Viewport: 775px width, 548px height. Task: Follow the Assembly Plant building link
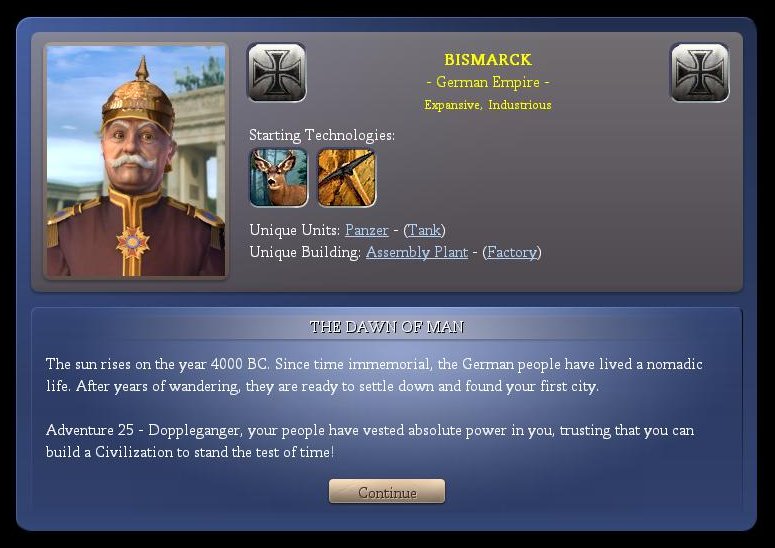[x=416, y=252]
